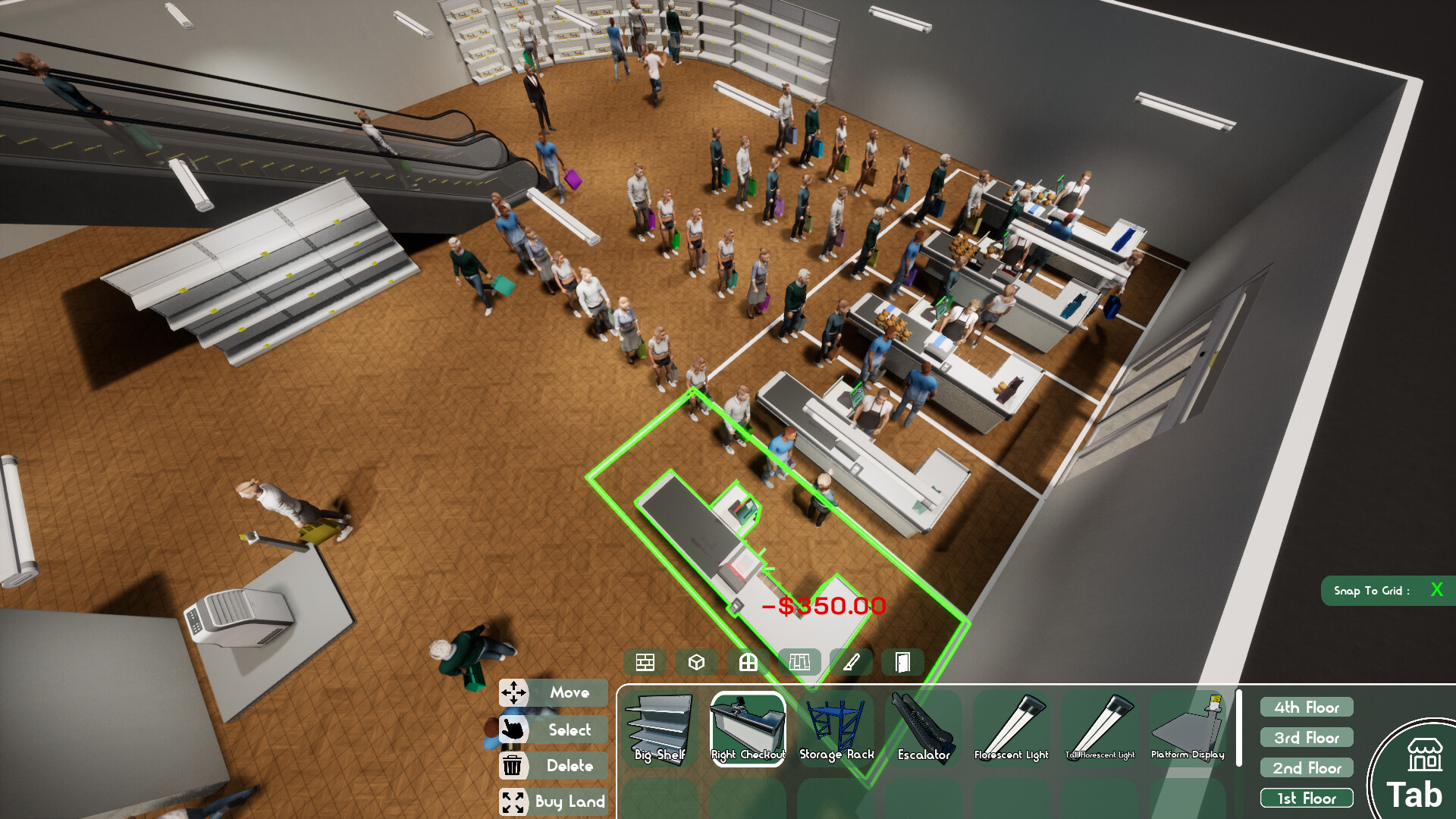Open the paint brush category
Viewport: 1456px width, 819px height.
pos(852,663)
